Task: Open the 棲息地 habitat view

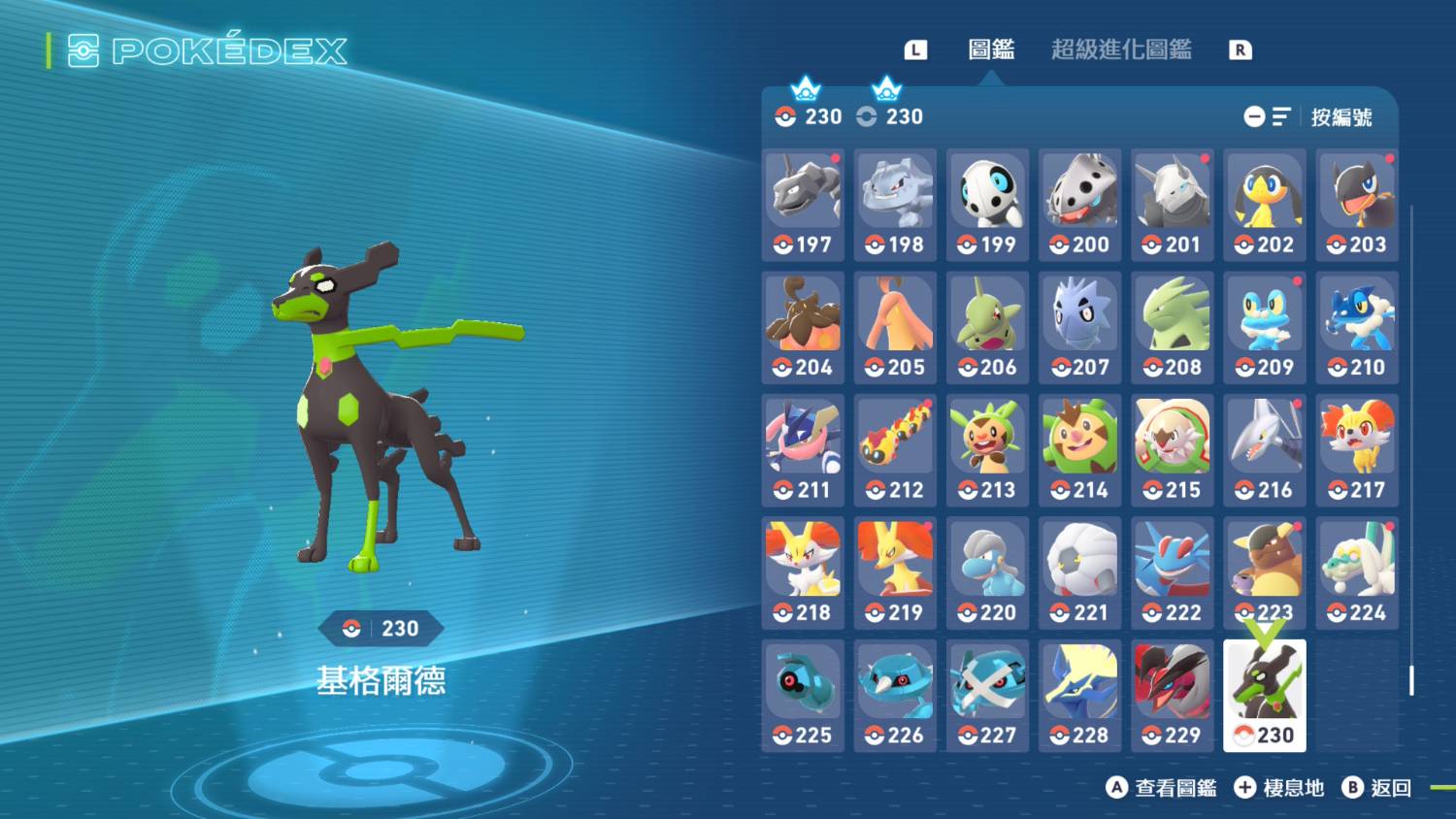Action: tap(1279, 788)
